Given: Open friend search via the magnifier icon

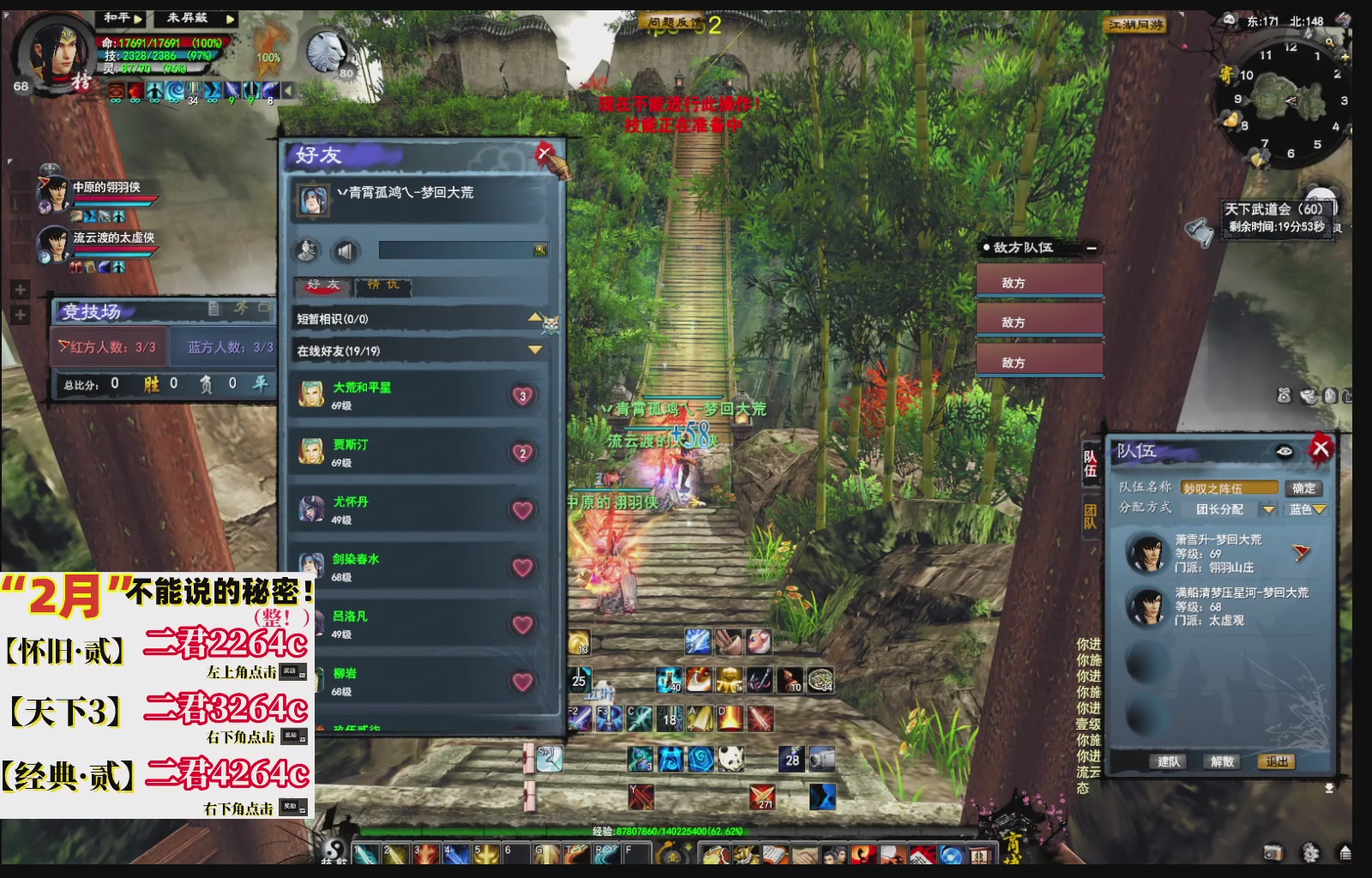Looking at the screenshot, I should pyautogui.click(x=540, y=249).
